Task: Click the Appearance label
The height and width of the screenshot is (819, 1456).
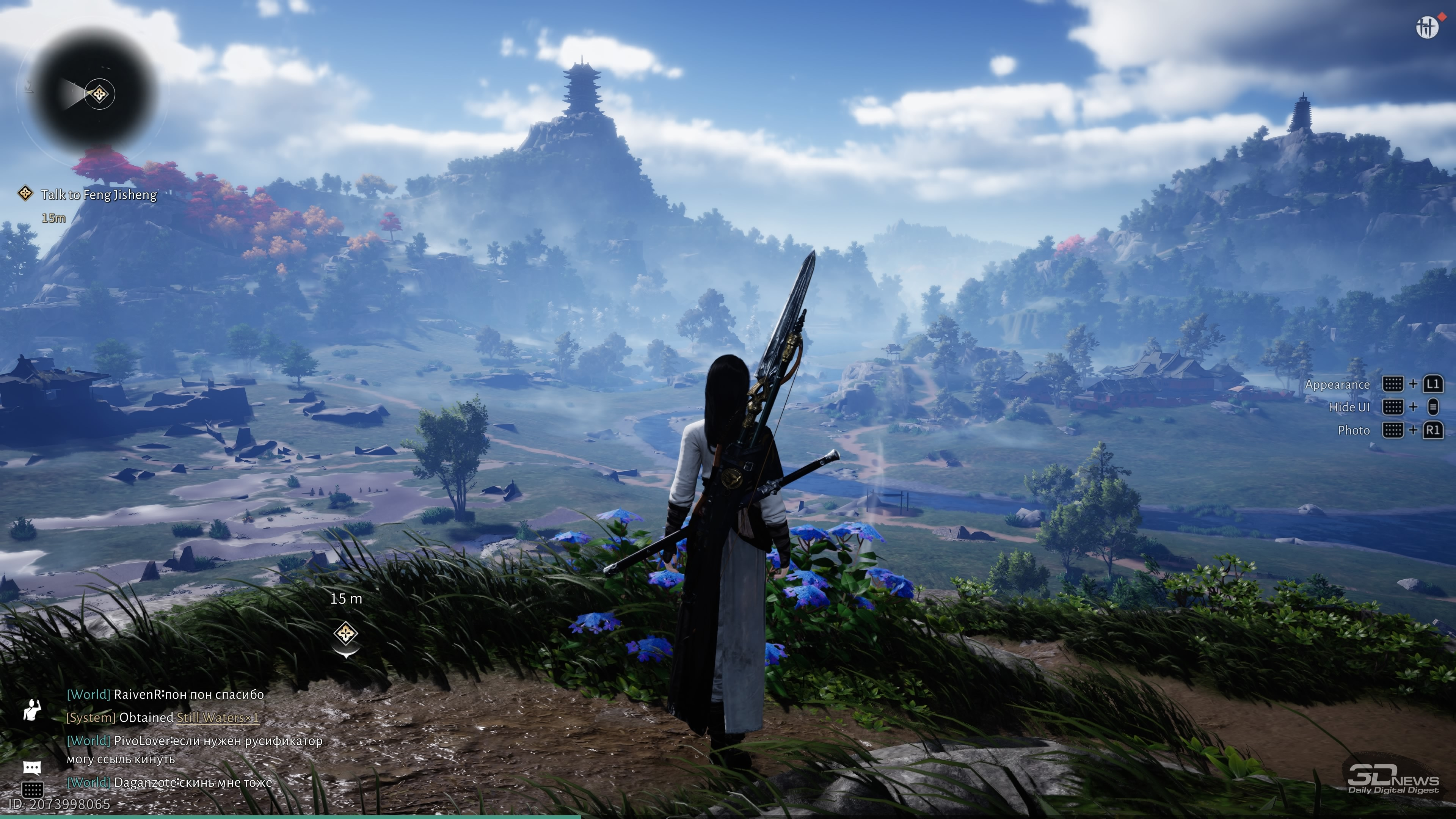Action: pyautogui.click(x=1337, y=385)
